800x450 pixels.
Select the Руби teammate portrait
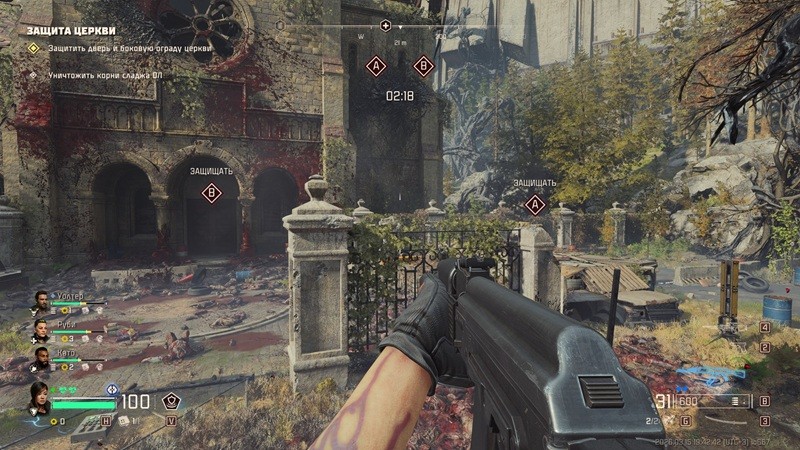coord(40,329)
